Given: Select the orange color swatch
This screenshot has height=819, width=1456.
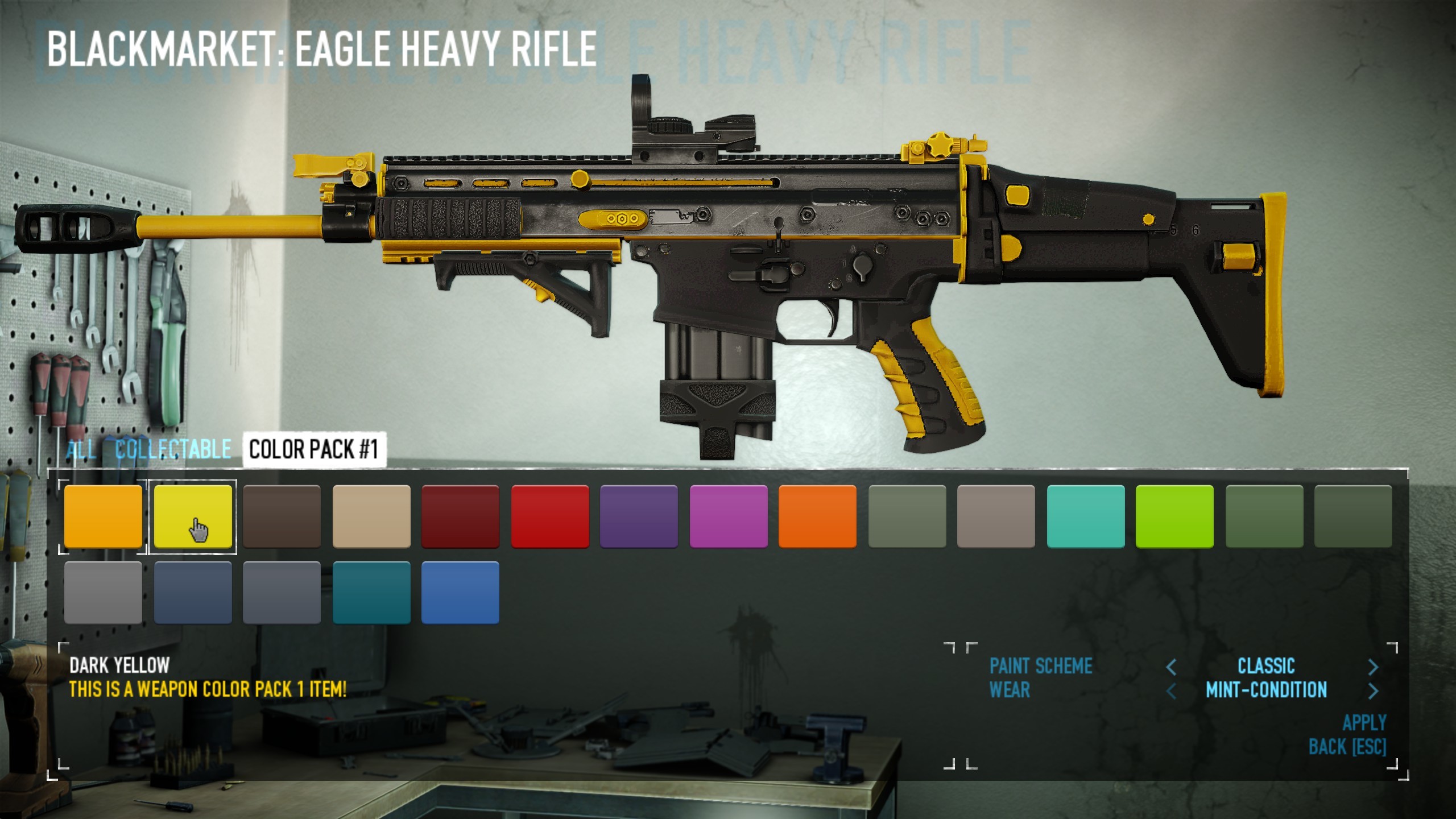Looking at the screenshot, I should point(103,516).
